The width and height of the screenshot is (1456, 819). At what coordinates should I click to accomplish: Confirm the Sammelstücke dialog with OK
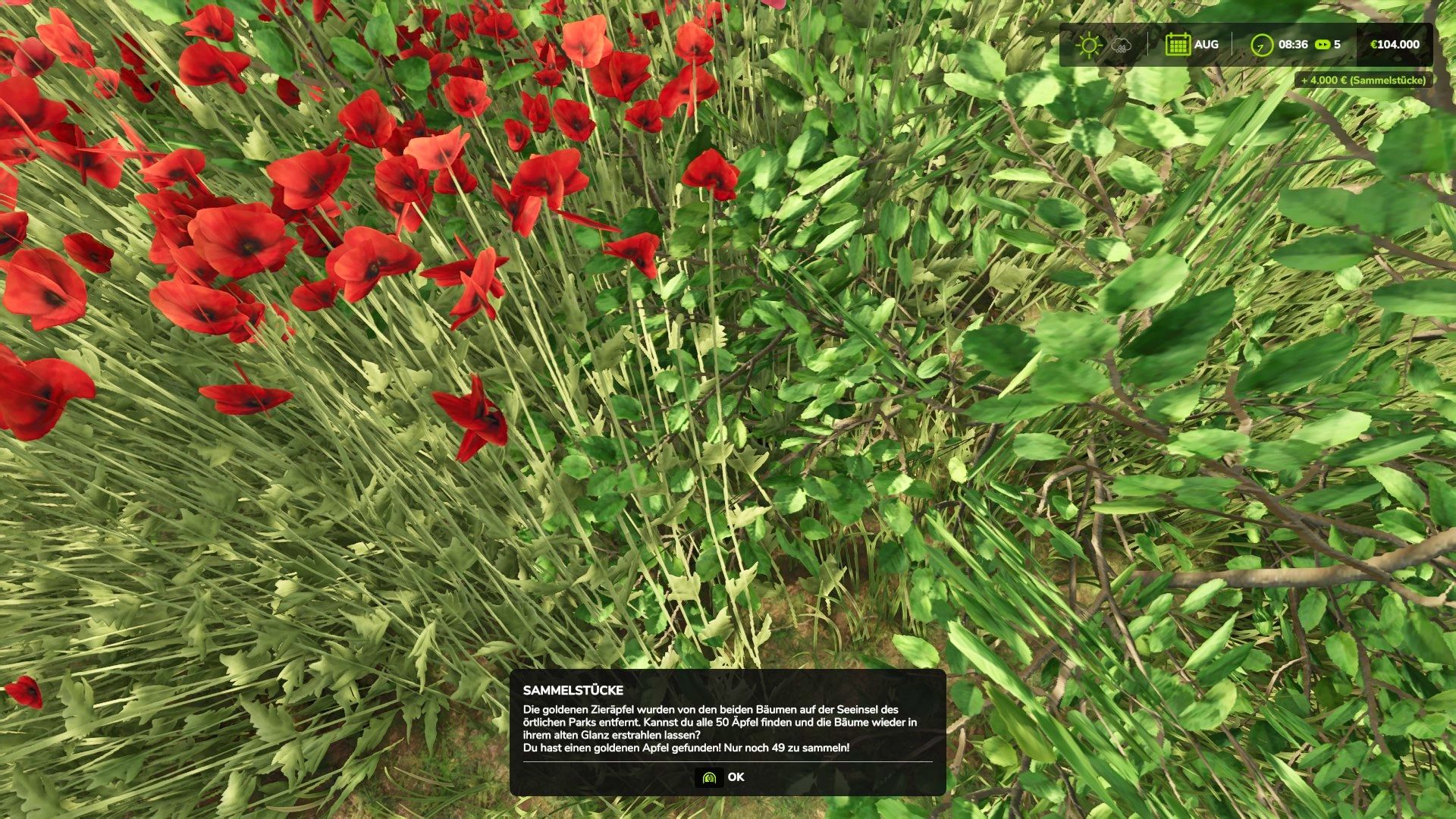click(721, 777)
